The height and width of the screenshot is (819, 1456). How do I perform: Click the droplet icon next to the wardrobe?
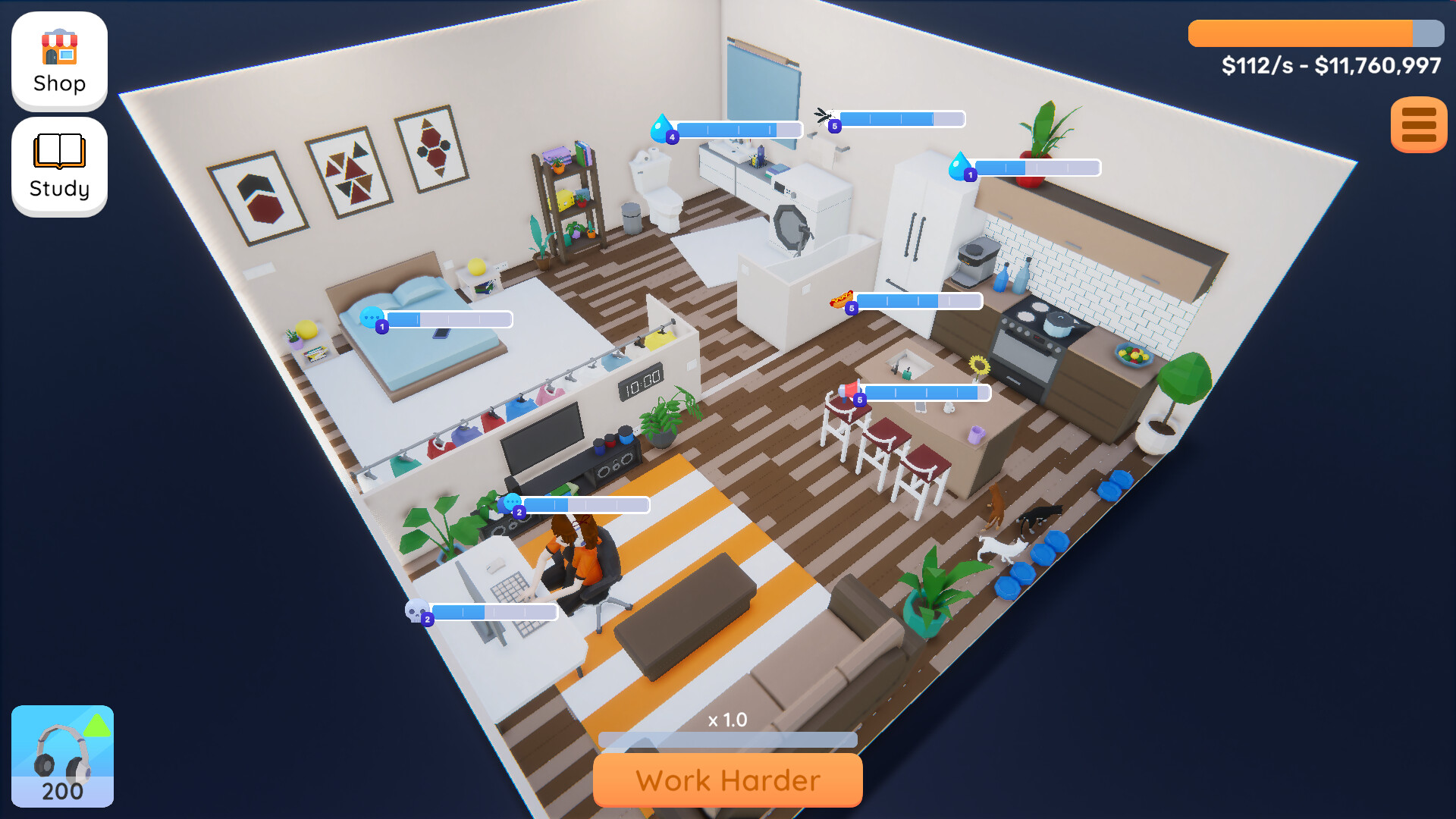point(960,165)
